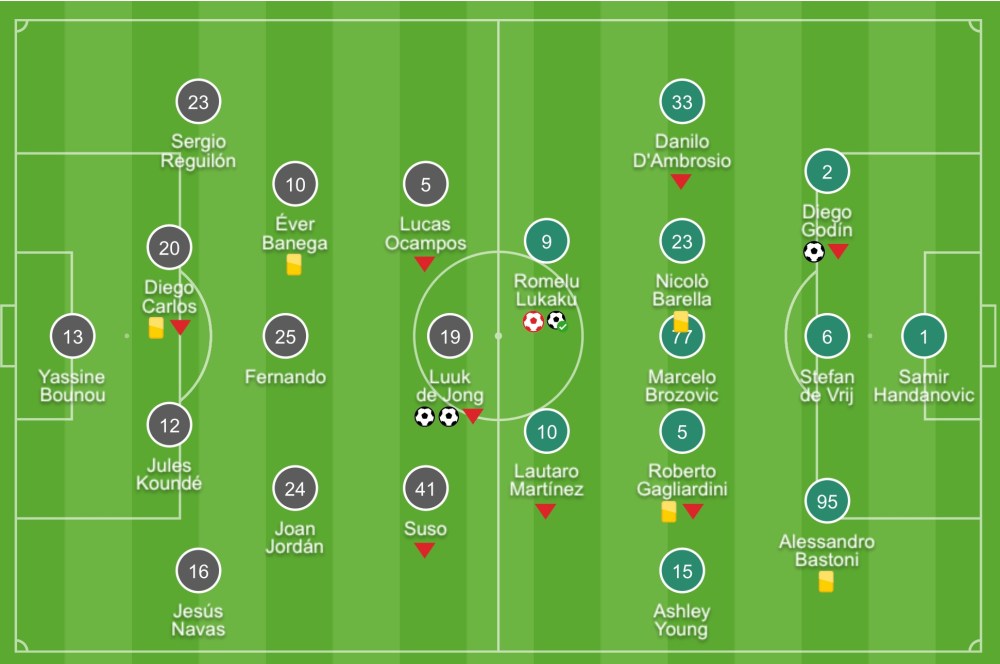Open Sergio Reguilón's player marker
Image resolution: width=1000 pixels, height=664 pixels.
pyautogui.click(x=198, y=102)
